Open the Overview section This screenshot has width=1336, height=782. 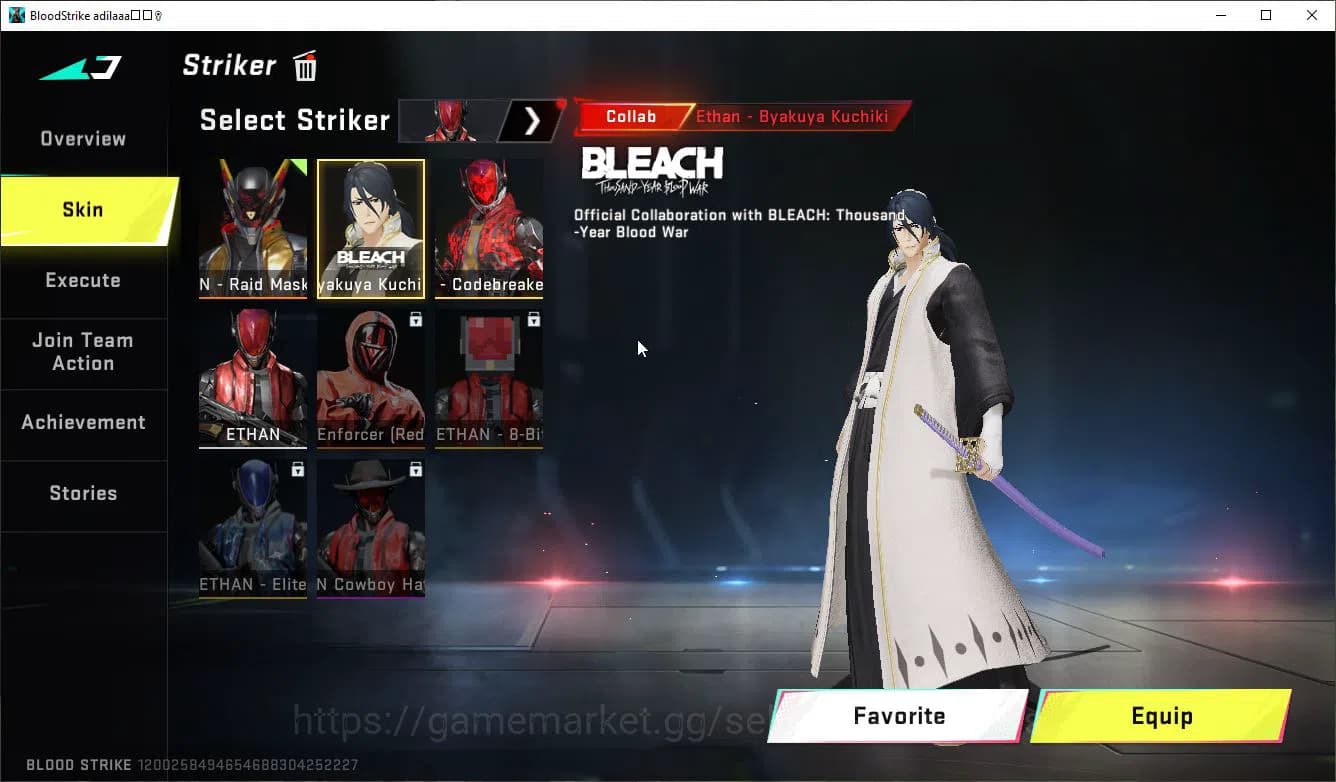click(x=82, y=138)
